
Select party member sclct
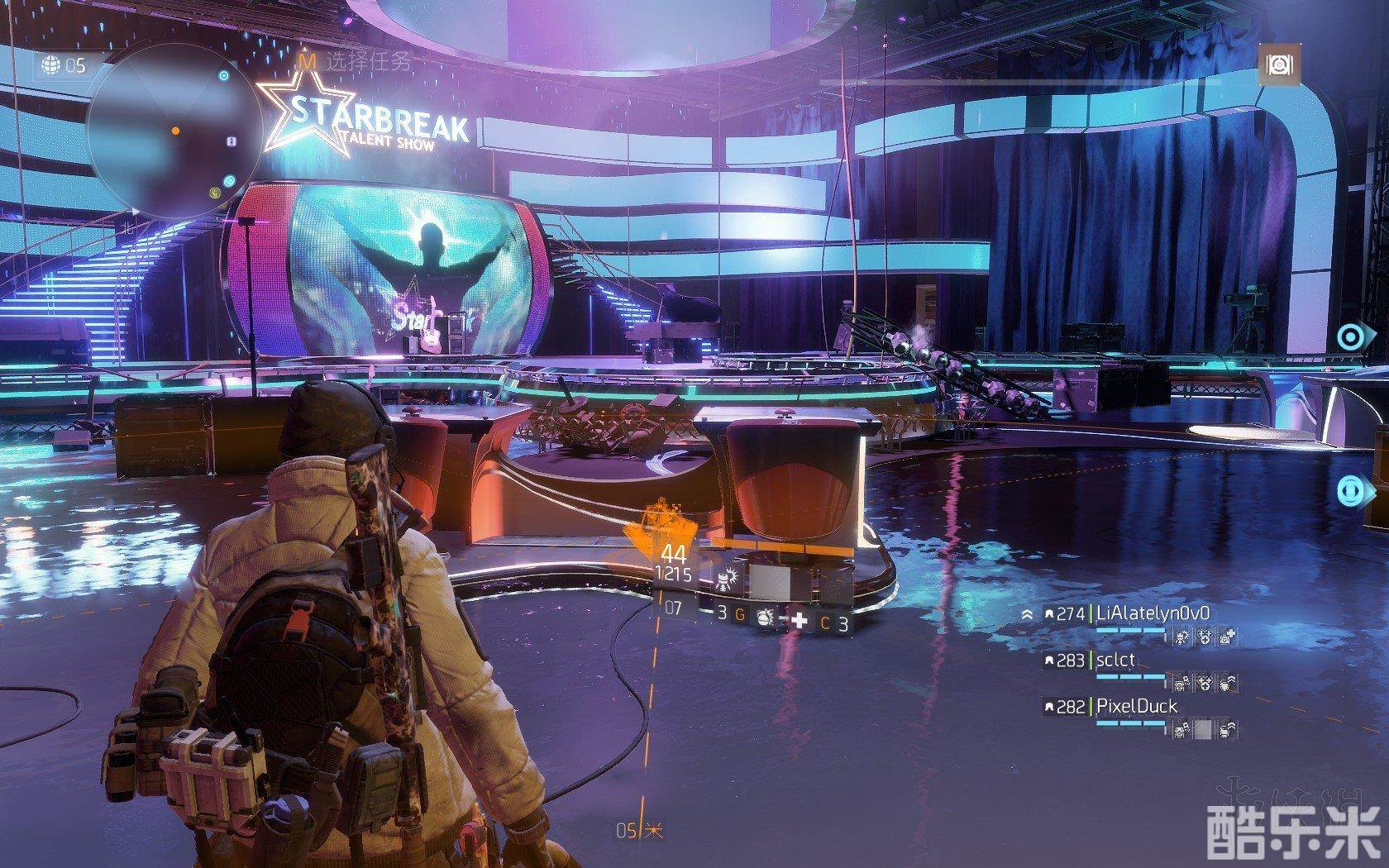tap(1115, 660)
